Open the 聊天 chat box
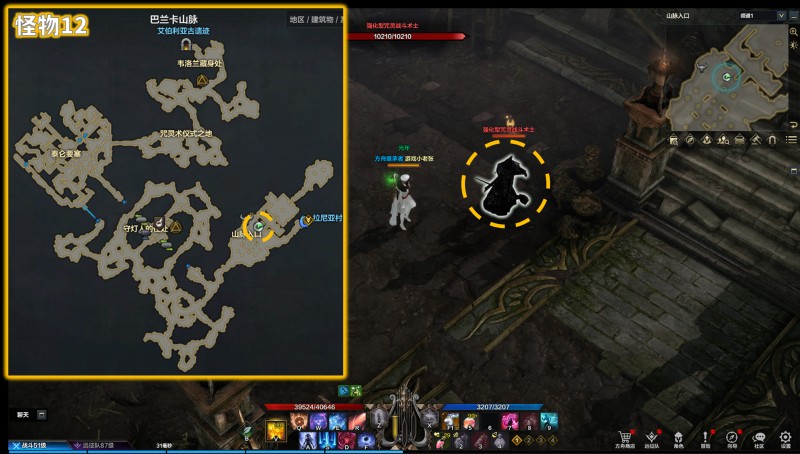800x454 pixels. tap(23, 413)
